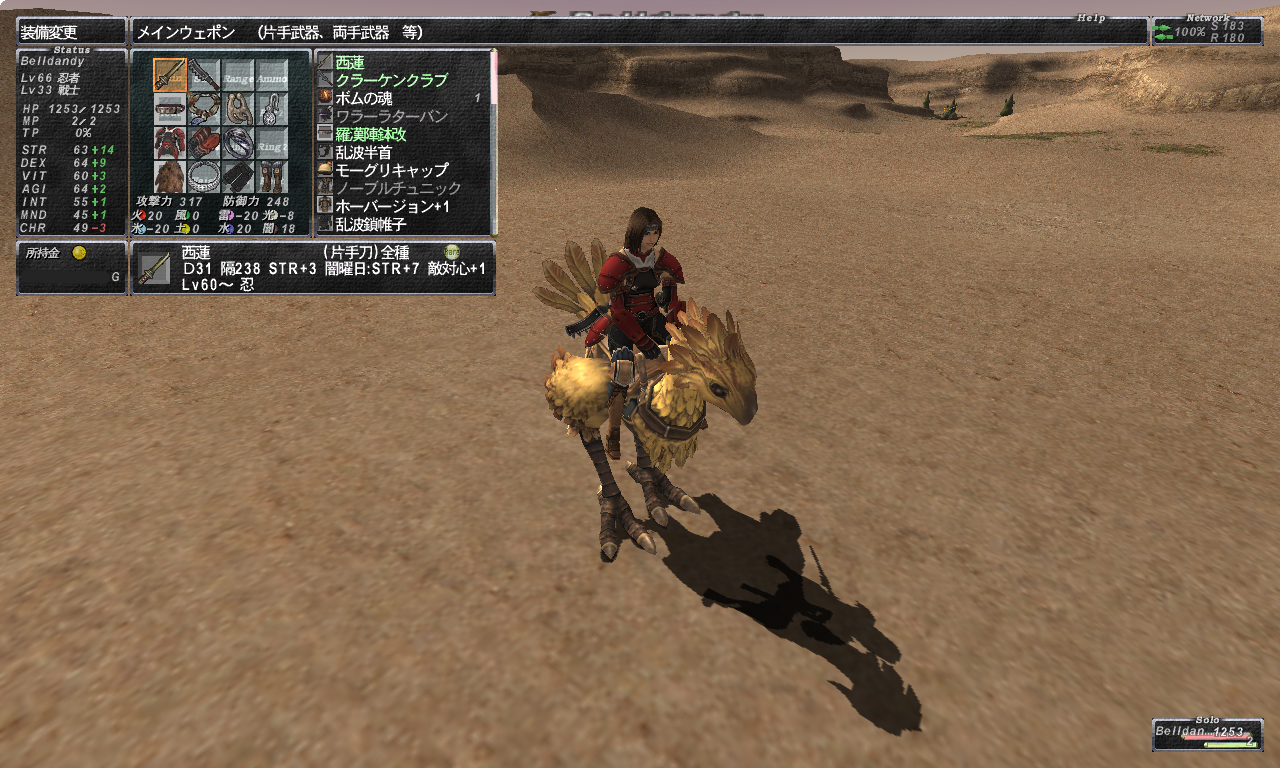Select the silver chain waist slot
The width and height of the screenshot is (1280, 768).
[x=204, y=177]
